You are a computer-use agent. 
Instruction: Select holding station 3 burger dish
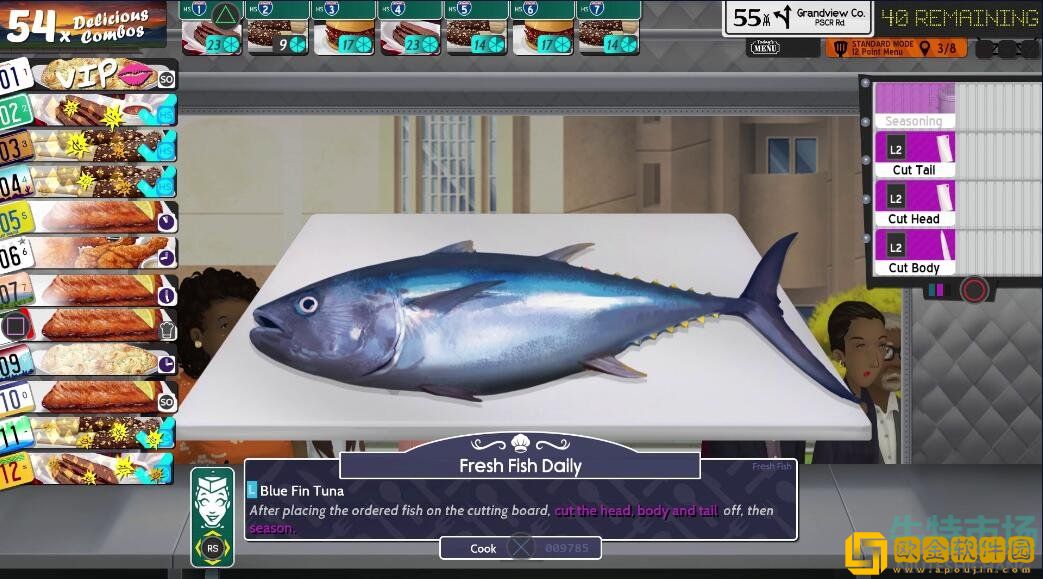[343, 35]
